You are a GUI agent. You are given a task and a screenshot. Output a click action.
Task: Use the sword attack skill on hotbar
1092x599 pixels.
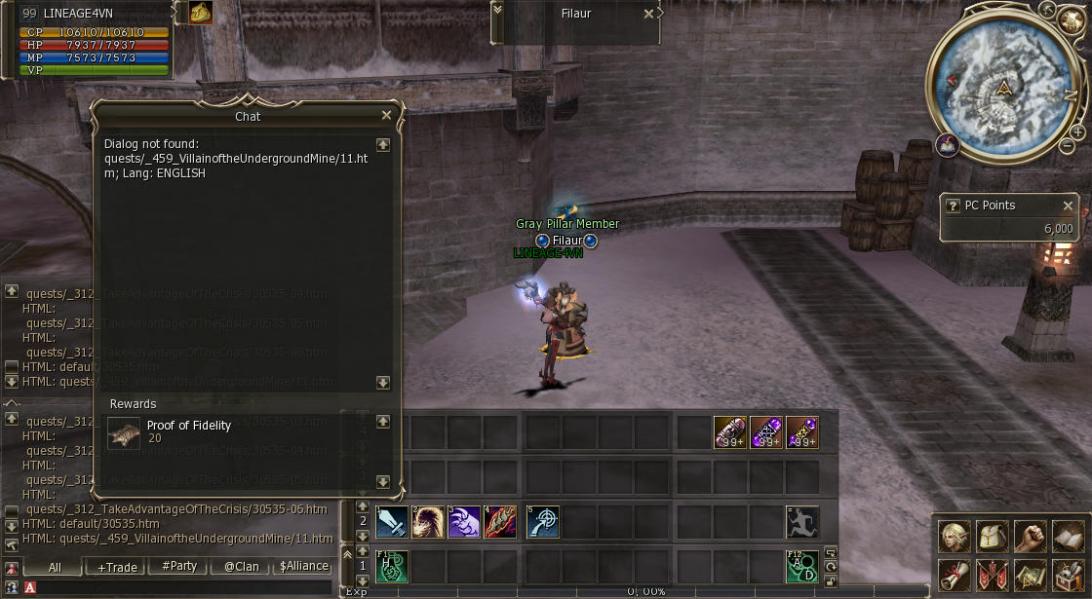tap(391, 522)
